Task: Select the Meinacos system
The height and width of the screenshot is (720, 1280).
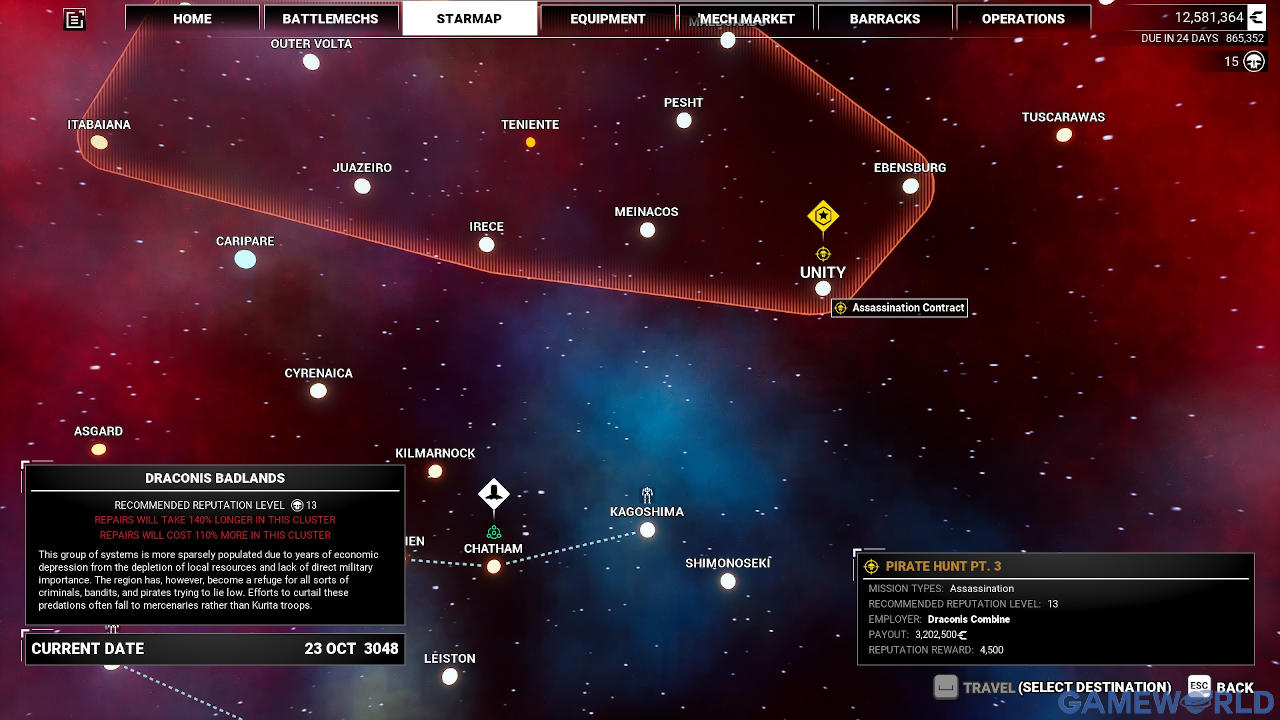Action: click(647, 230)
